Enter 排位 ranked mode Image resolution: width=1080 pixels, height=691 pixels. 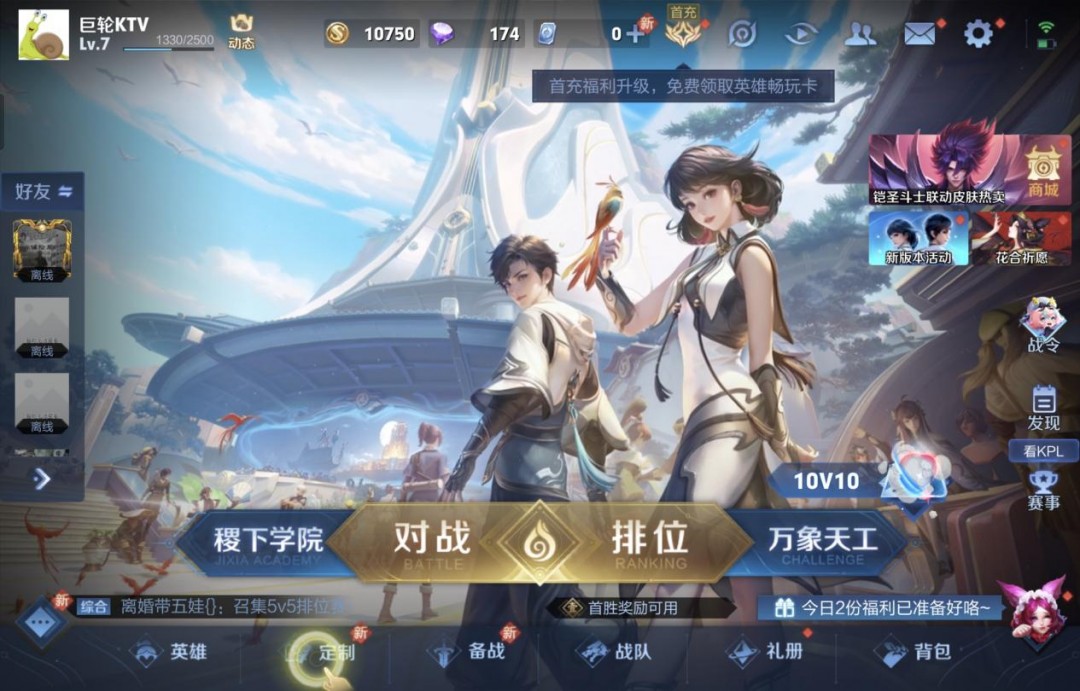coord(650,541)
